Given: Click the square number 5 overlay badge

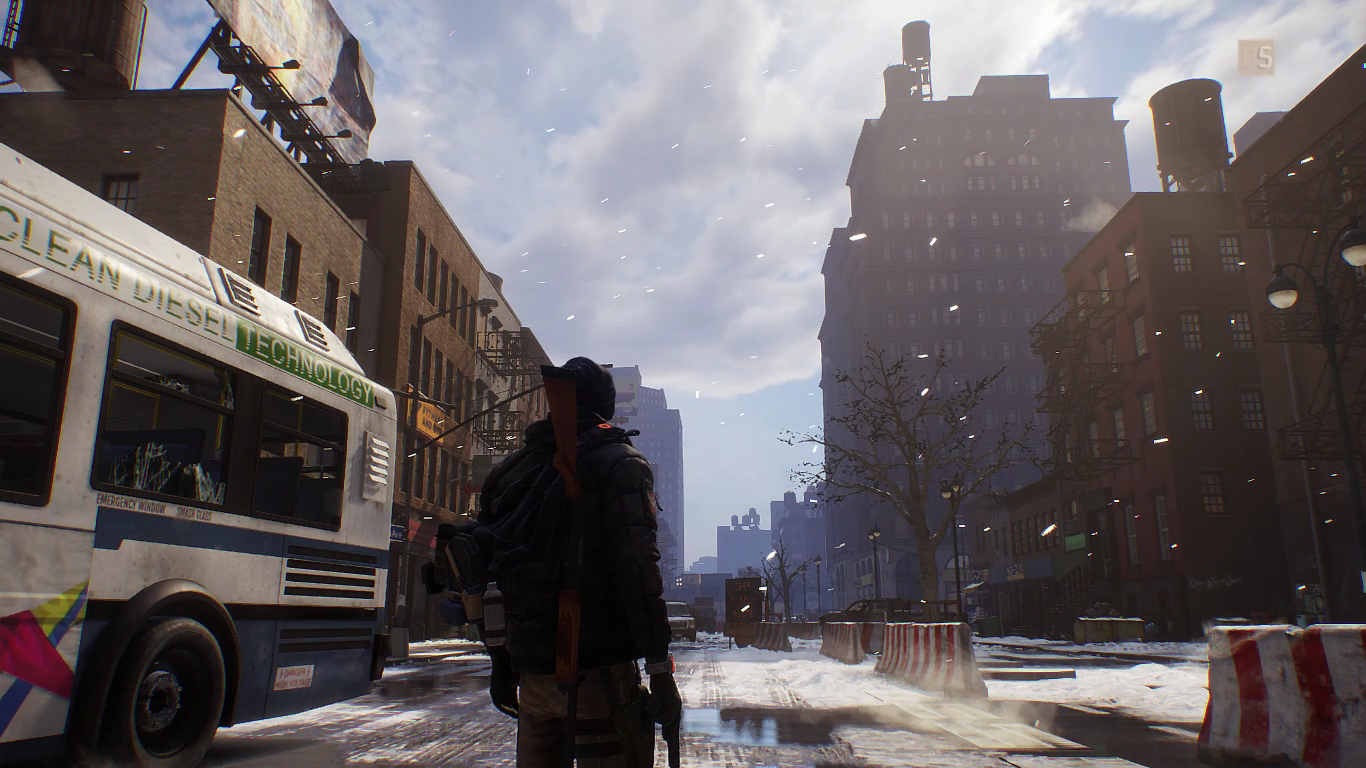Looking at the screenshot, I should coord(1256,57).
